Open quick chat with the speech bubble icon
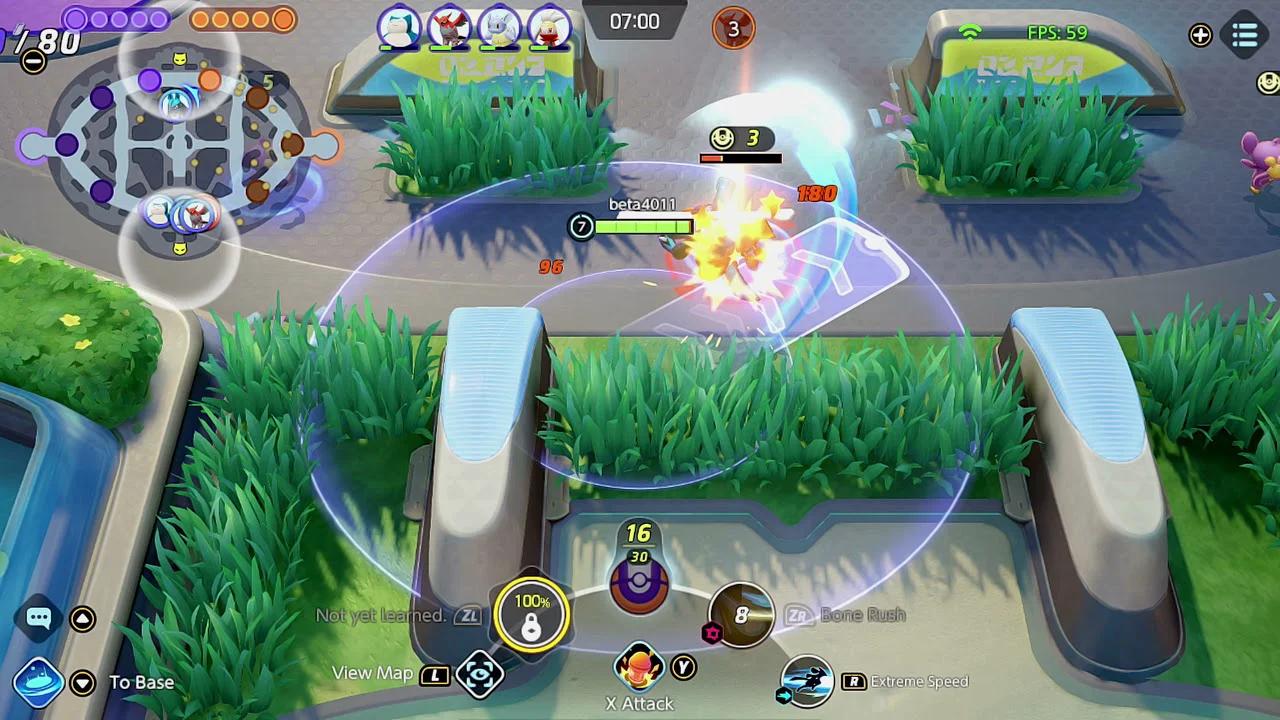 (x=38, y=620)
